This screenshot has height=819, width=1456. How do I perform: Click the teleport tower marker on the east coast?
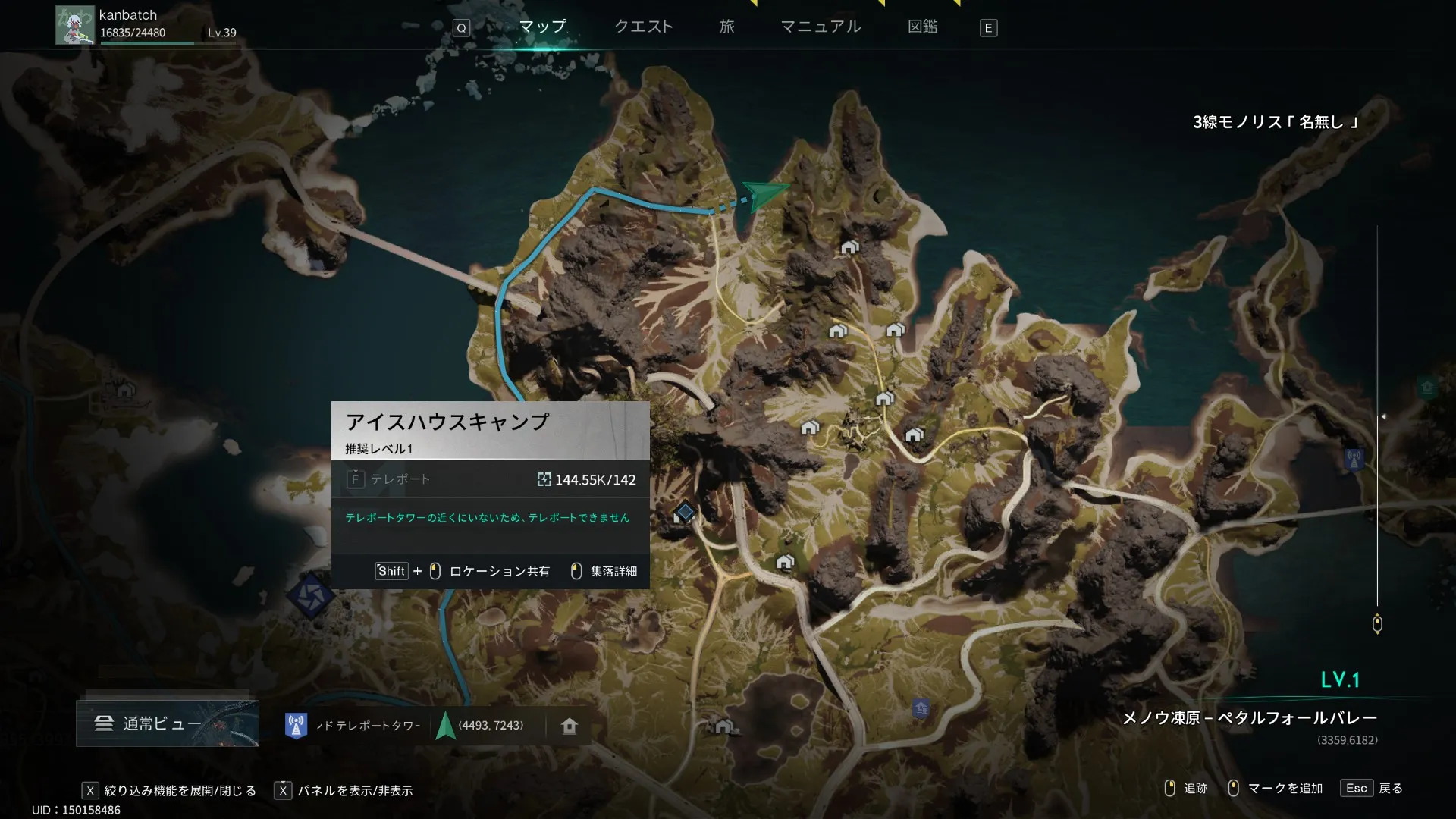tap(1354, 459)
